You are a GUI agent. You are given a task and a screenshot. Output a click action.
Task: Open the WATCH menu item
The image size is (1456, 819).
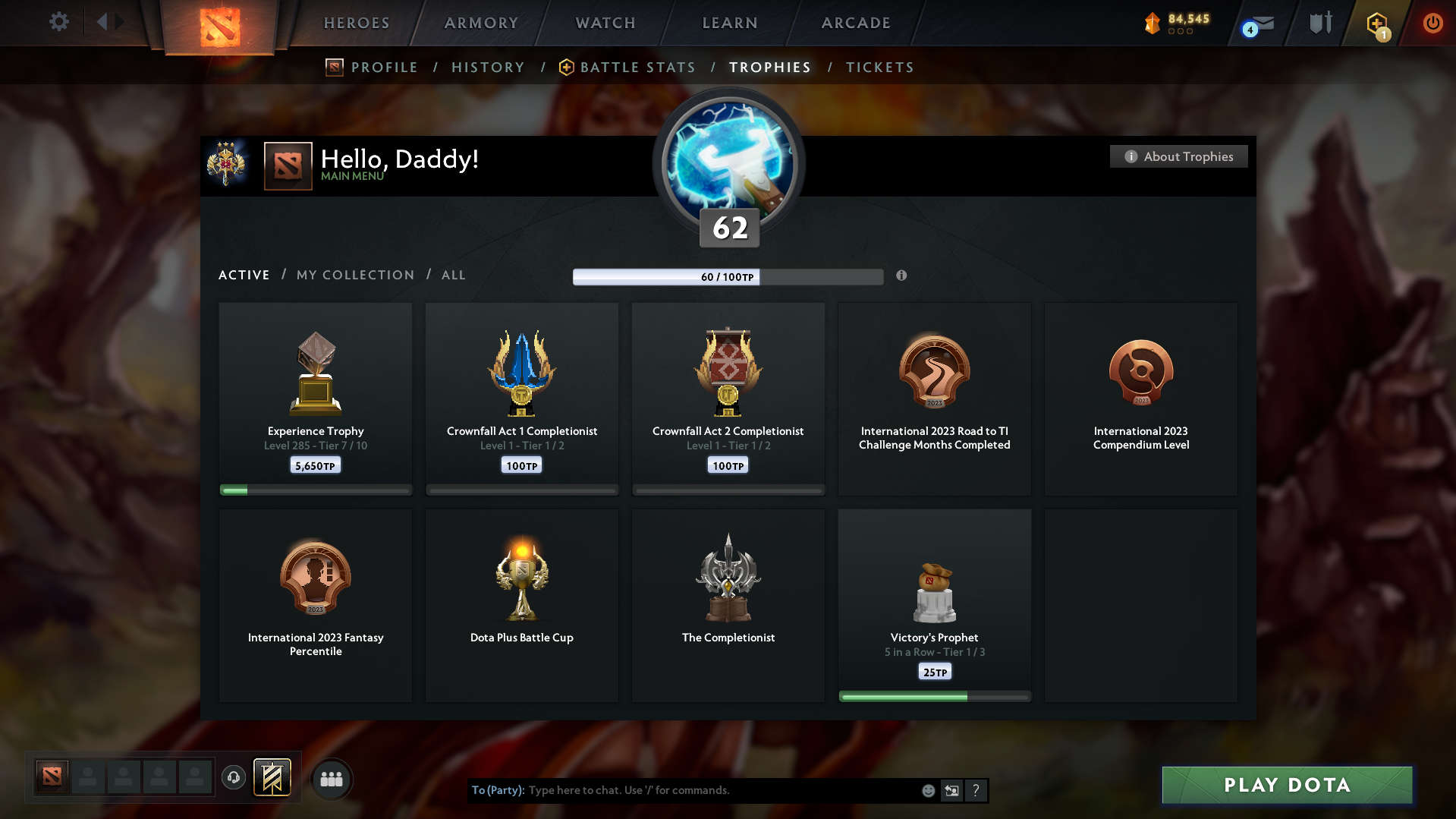point(605,23)
